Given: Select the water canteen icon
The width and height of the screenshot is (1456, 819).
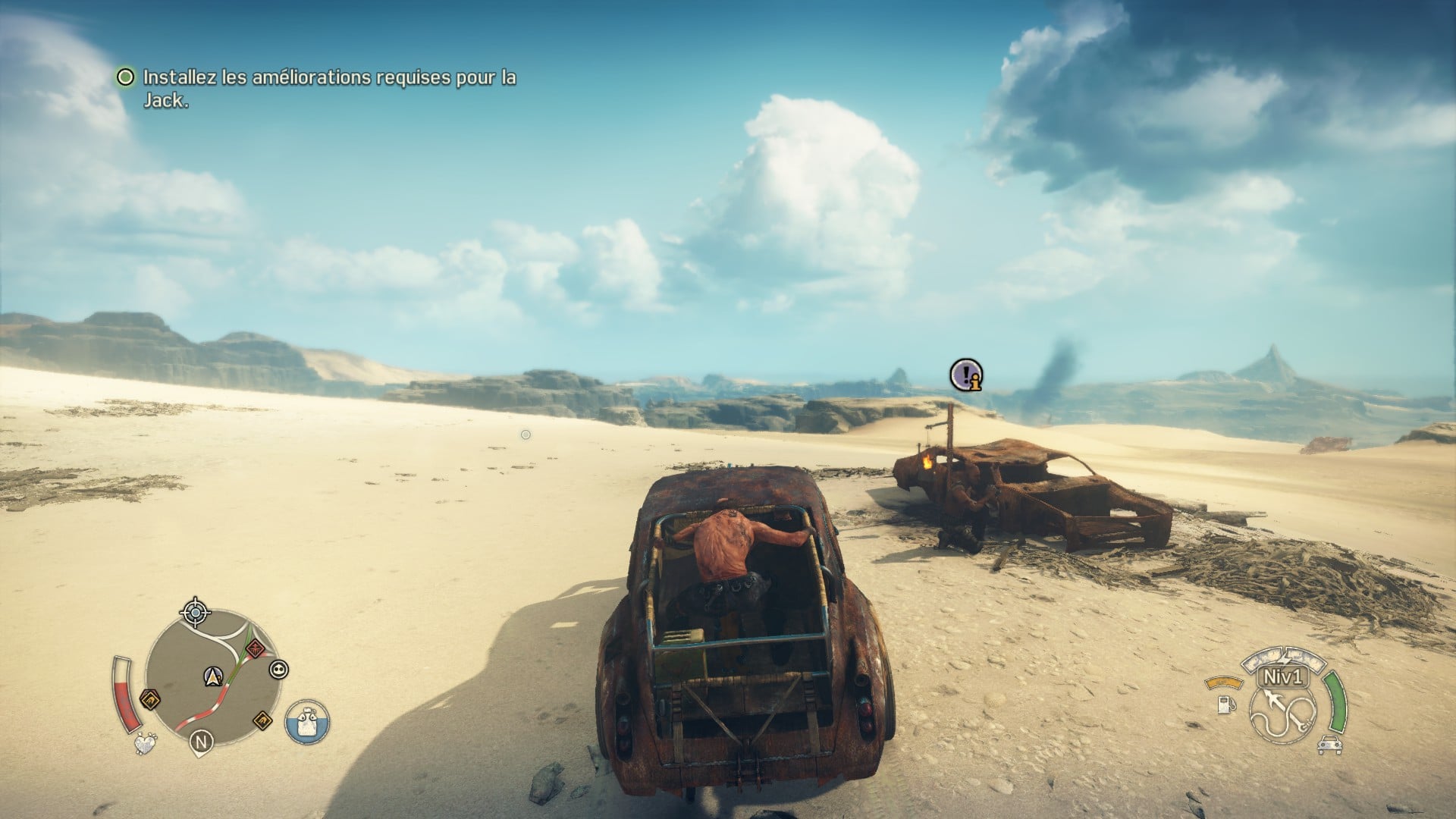Looking at the screenshot, I should coord(307,721).
